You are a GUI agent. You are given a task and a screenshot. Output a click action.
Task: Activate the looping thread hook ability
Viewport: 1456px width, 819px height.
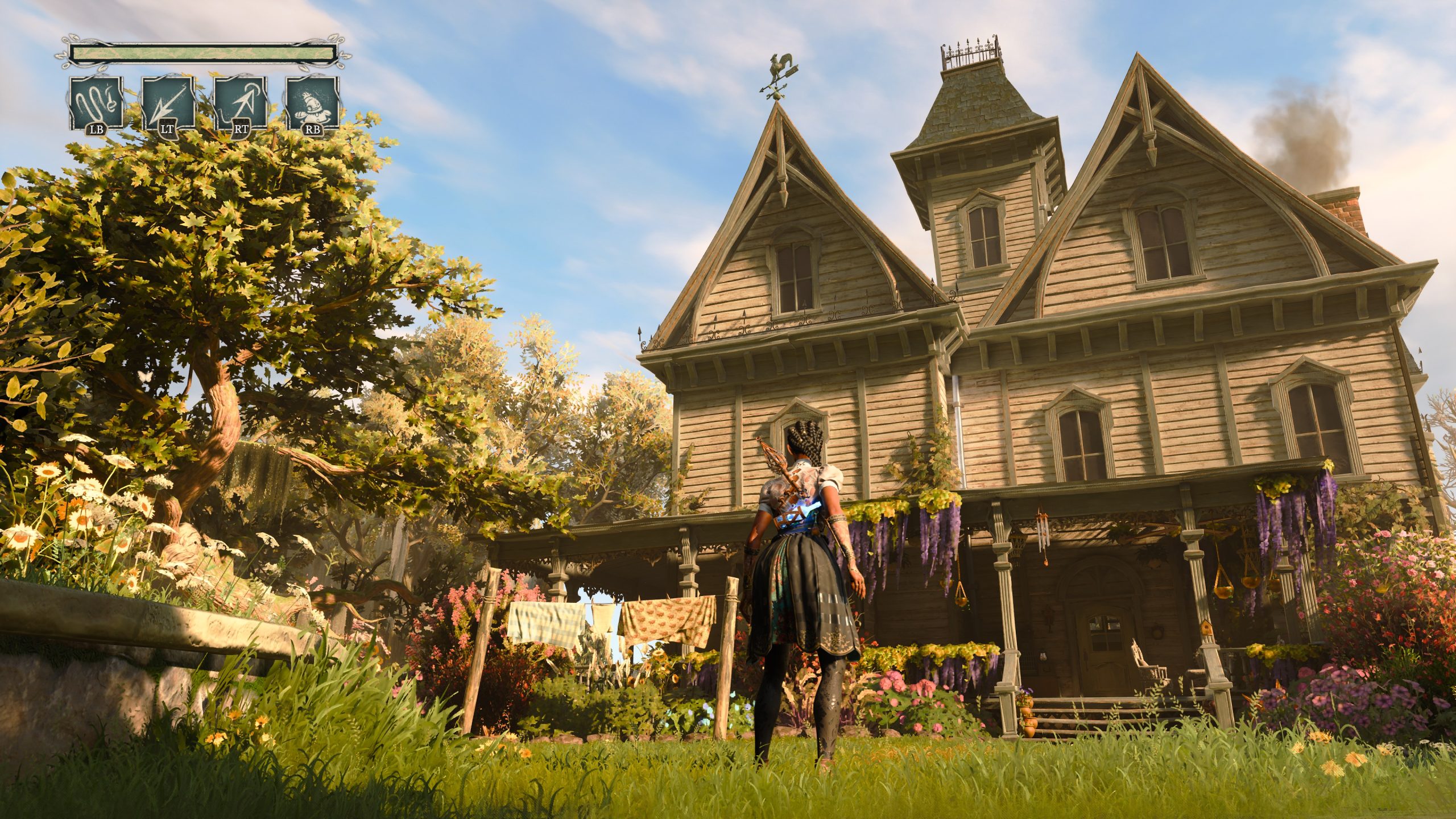coord(96,104)
